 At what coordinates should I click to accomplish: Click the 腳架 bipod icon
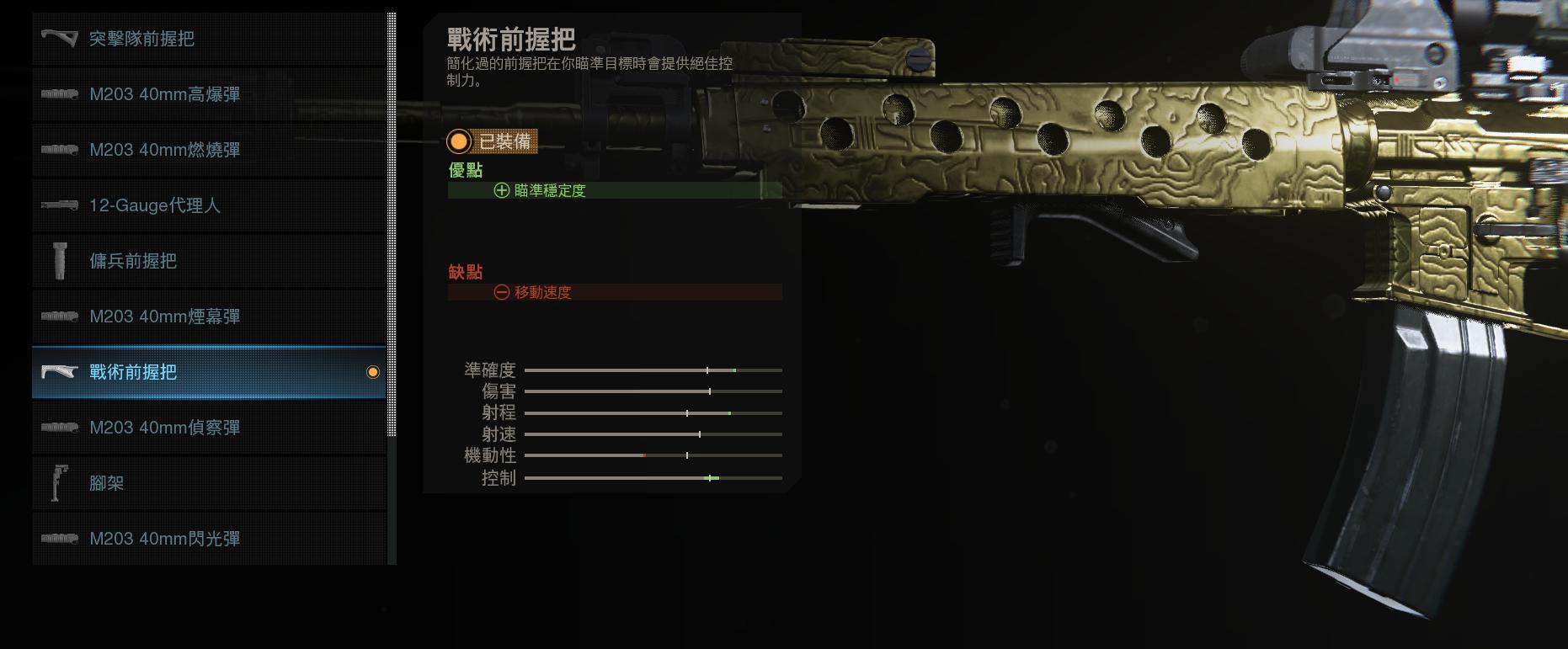59,483
